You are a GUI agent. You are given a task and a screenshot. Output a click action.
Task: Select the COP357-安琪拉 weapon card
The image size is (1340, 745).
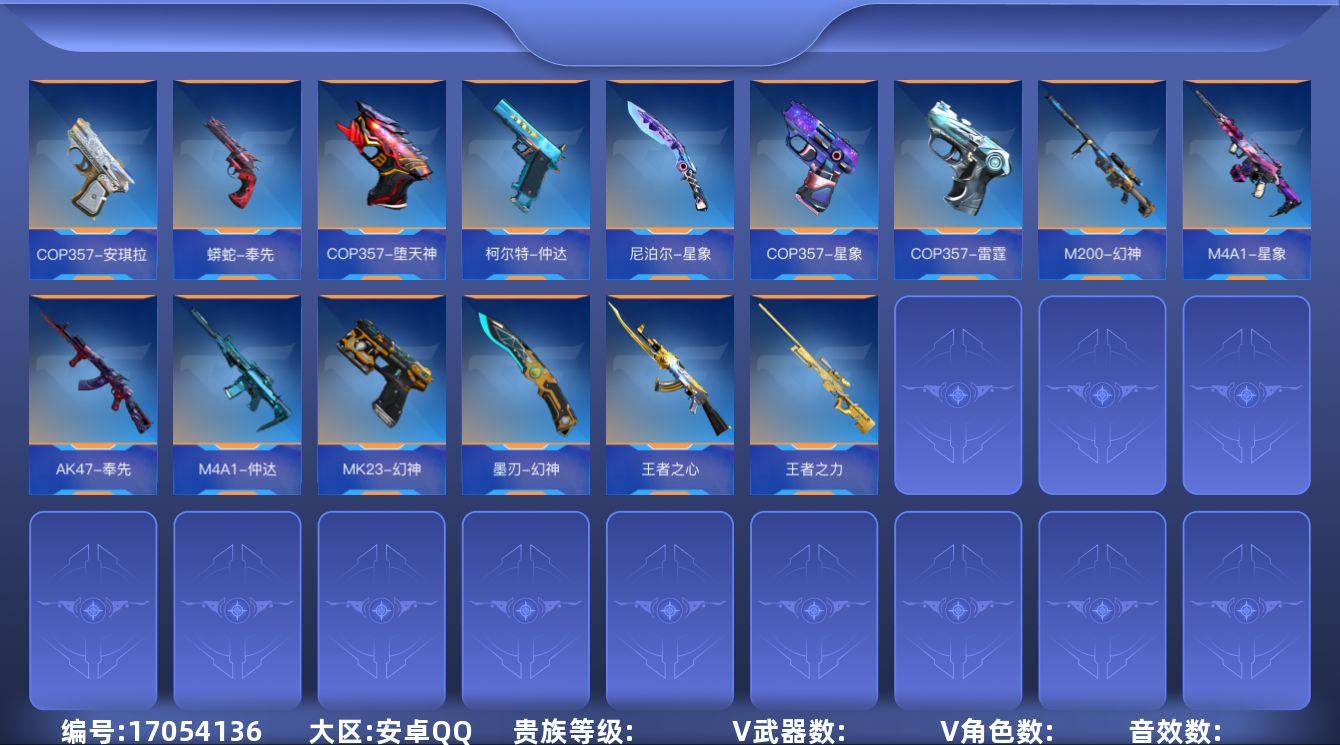pyautogui.click(x=93, y=170)
